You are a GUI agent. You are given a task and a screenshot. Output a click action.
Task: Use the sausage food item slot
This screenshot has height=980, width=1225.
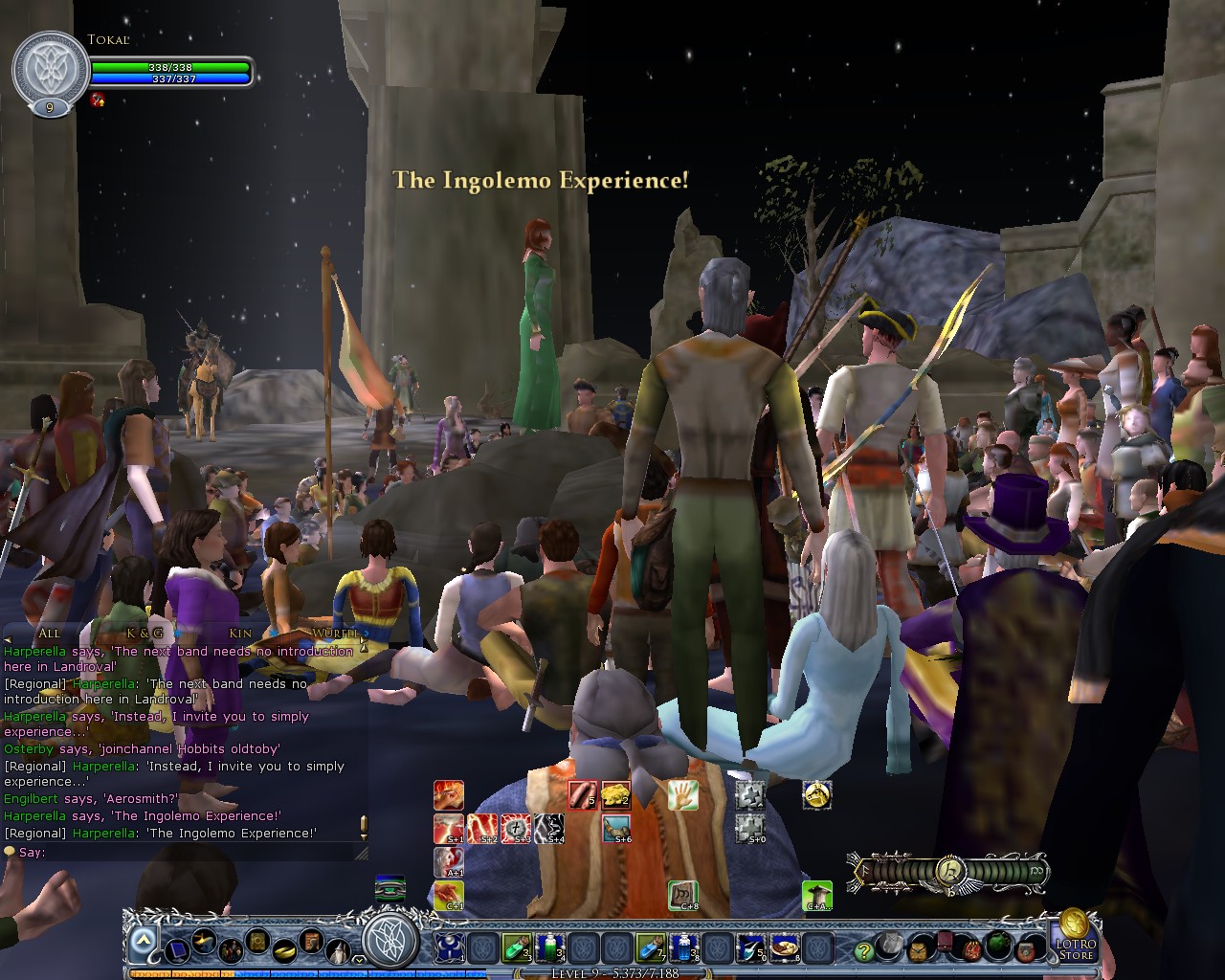[583, 795]
